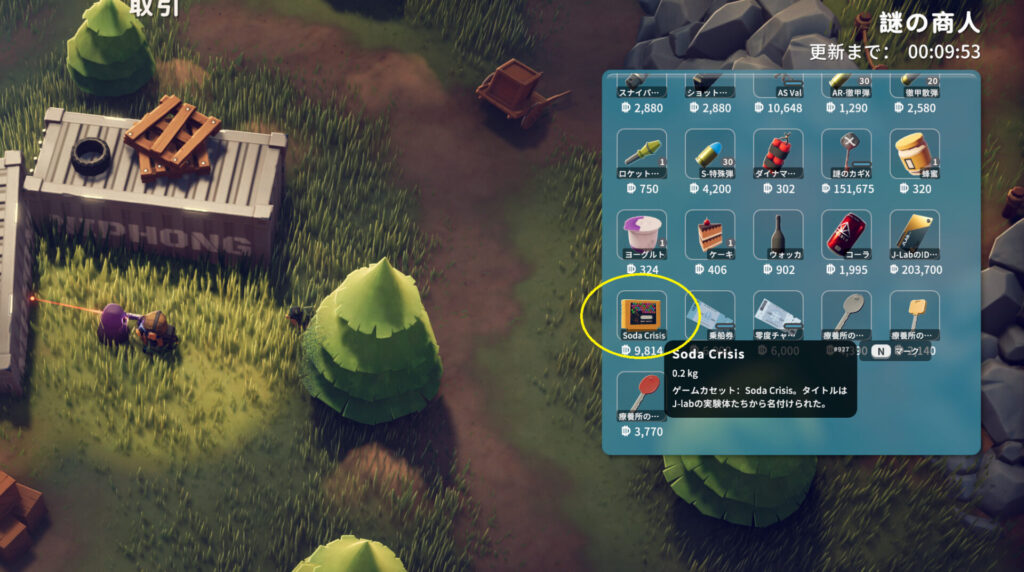The height and width of the screenshot is (572, 1024).
Task: Choose the red cola can (コーラ)
Action: coord(846,234)
